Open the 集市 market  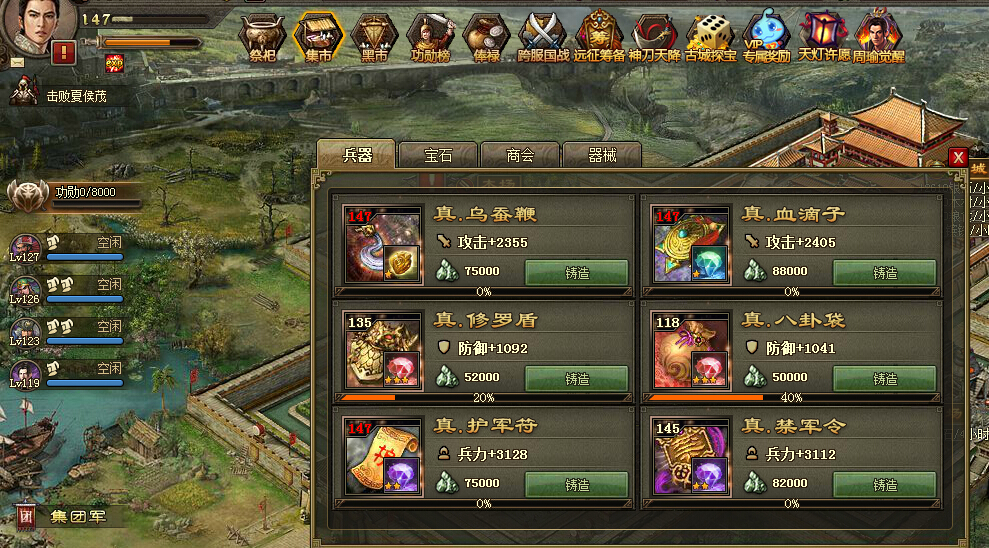pos(318,38)
